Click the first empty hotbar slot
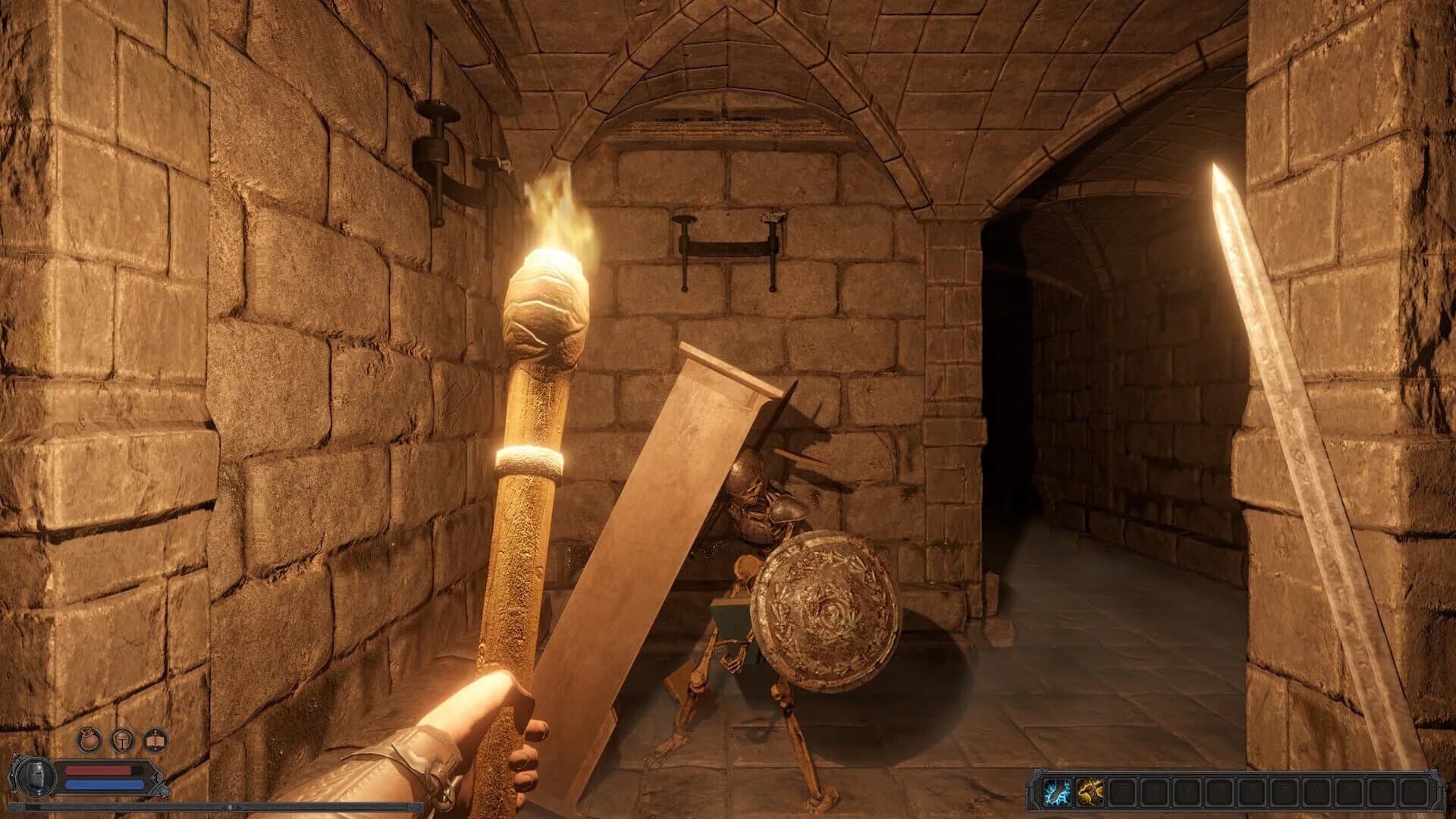Viewport: 1456px width, 819px height. (1124, 791)
